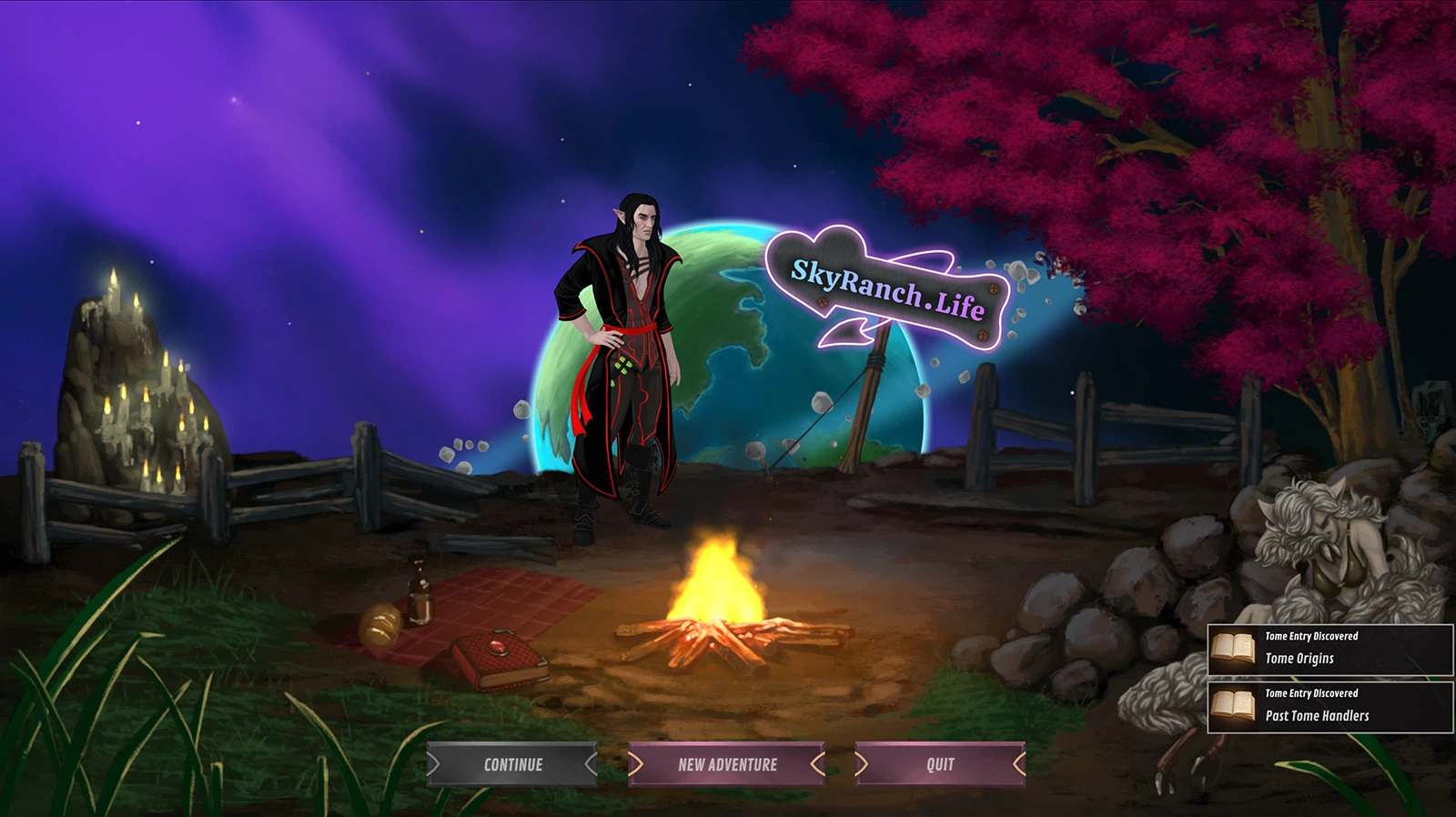Open the Tome Origins entry notification
Screen dimensions: 1456x817
click(x=1330, y=650)
